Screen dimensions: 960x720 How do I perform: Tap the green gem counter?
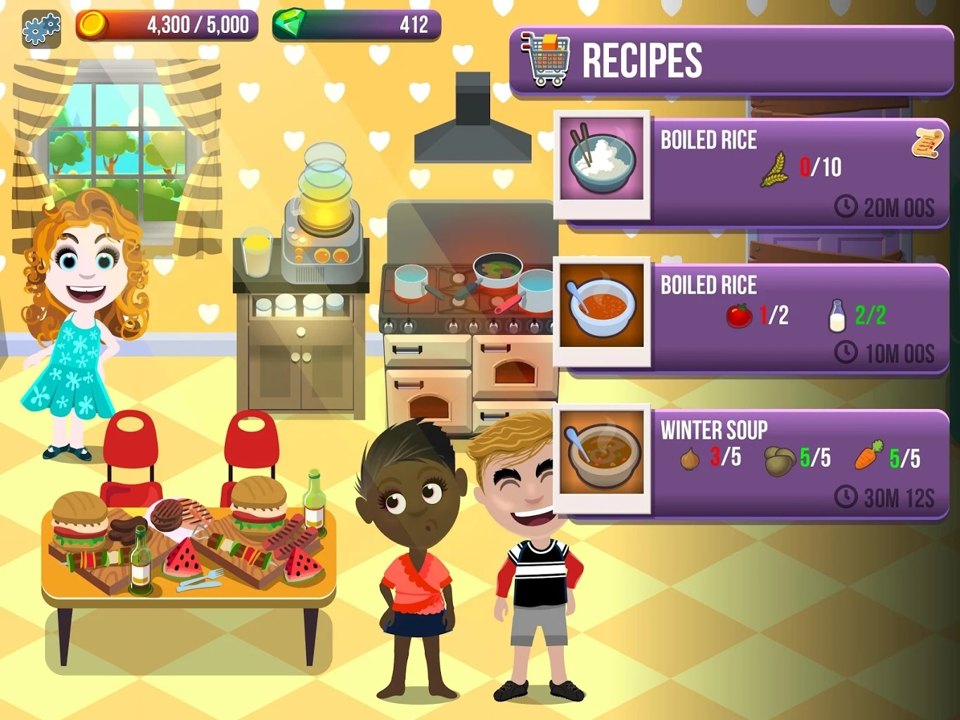pyautogui.click(x=356, y=25)
